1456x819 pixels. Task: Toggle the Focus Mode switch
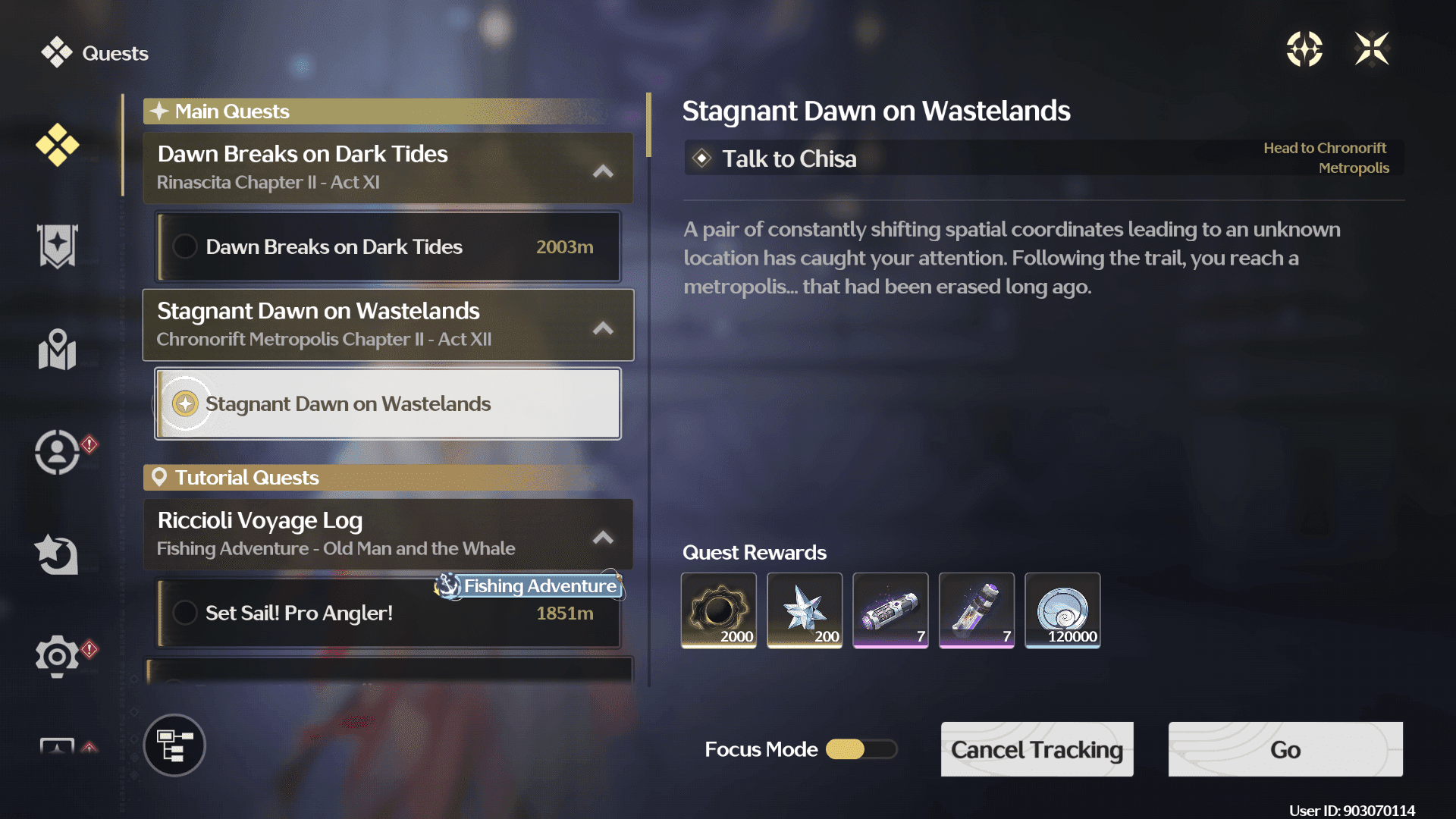pos(861,749)
